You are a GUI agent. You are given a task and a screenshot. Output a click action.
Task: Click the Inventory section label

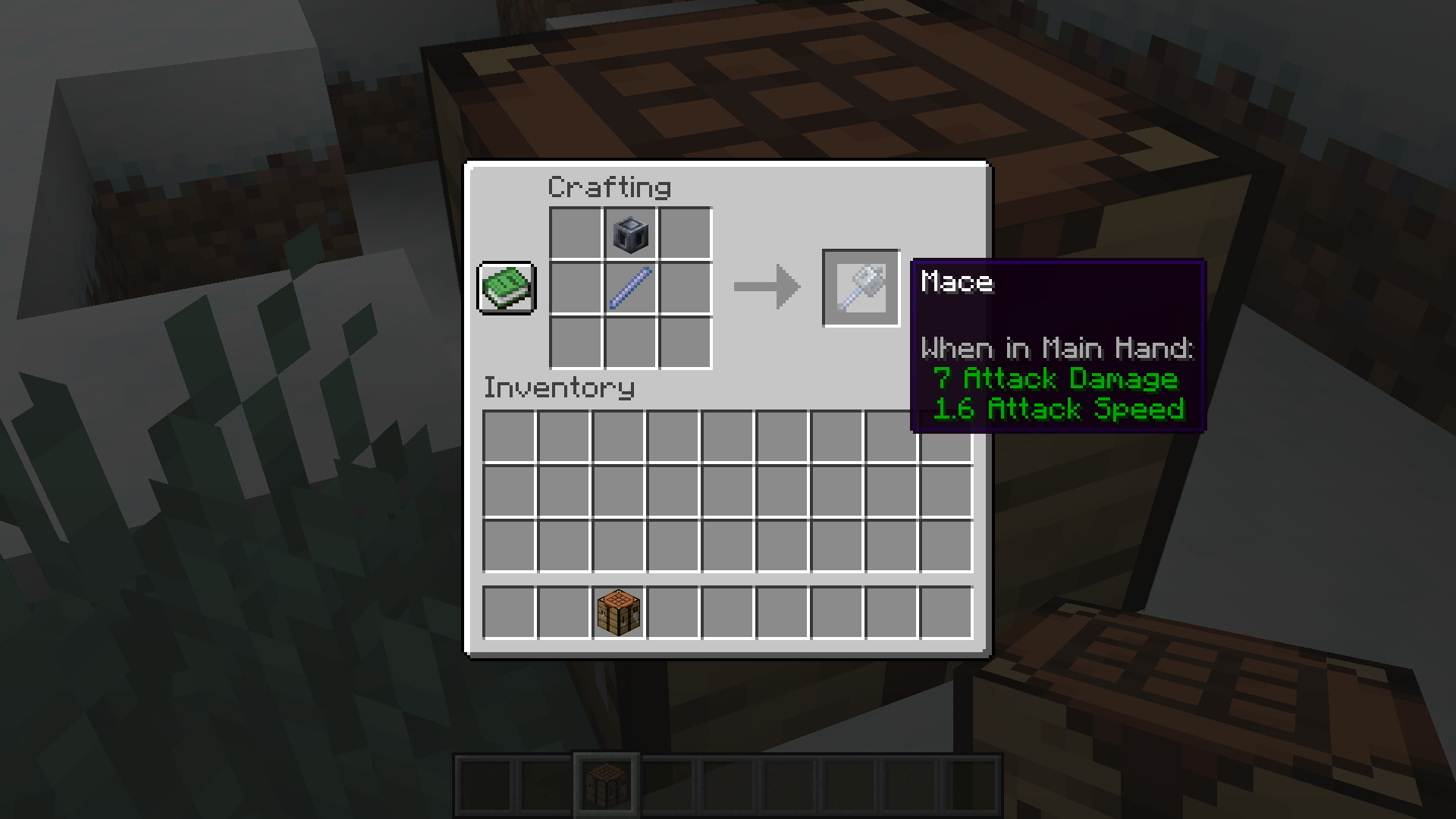(x=559, y=388)
